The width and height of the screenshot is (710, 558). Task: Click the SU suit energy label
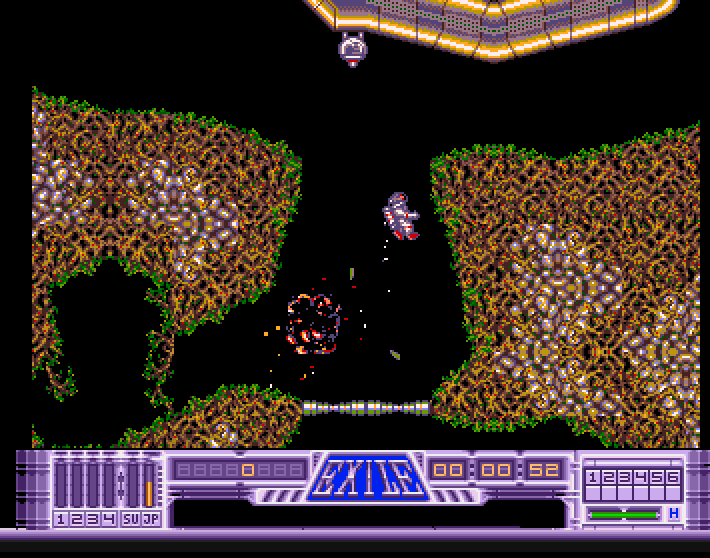(x=130, y=518)
